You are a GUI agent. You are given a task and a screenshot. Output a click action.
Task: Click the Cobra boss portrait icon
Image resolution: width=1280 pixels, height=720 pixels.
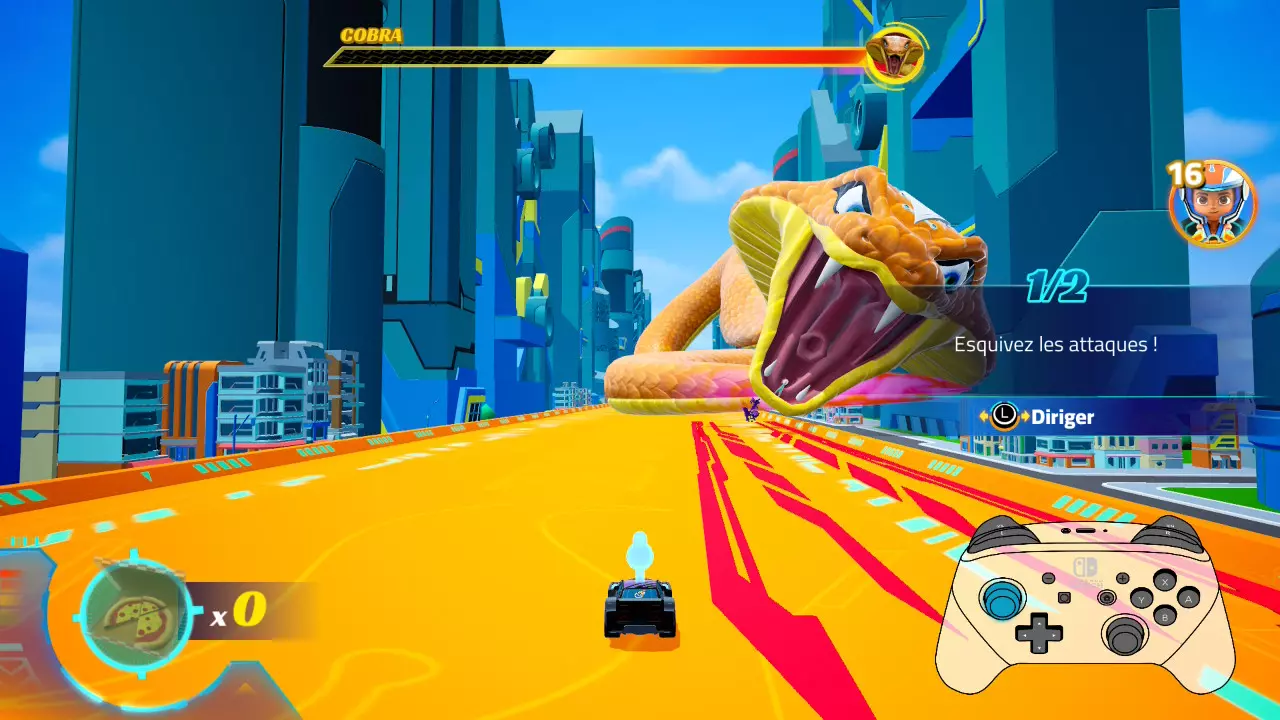click(894, 55)
